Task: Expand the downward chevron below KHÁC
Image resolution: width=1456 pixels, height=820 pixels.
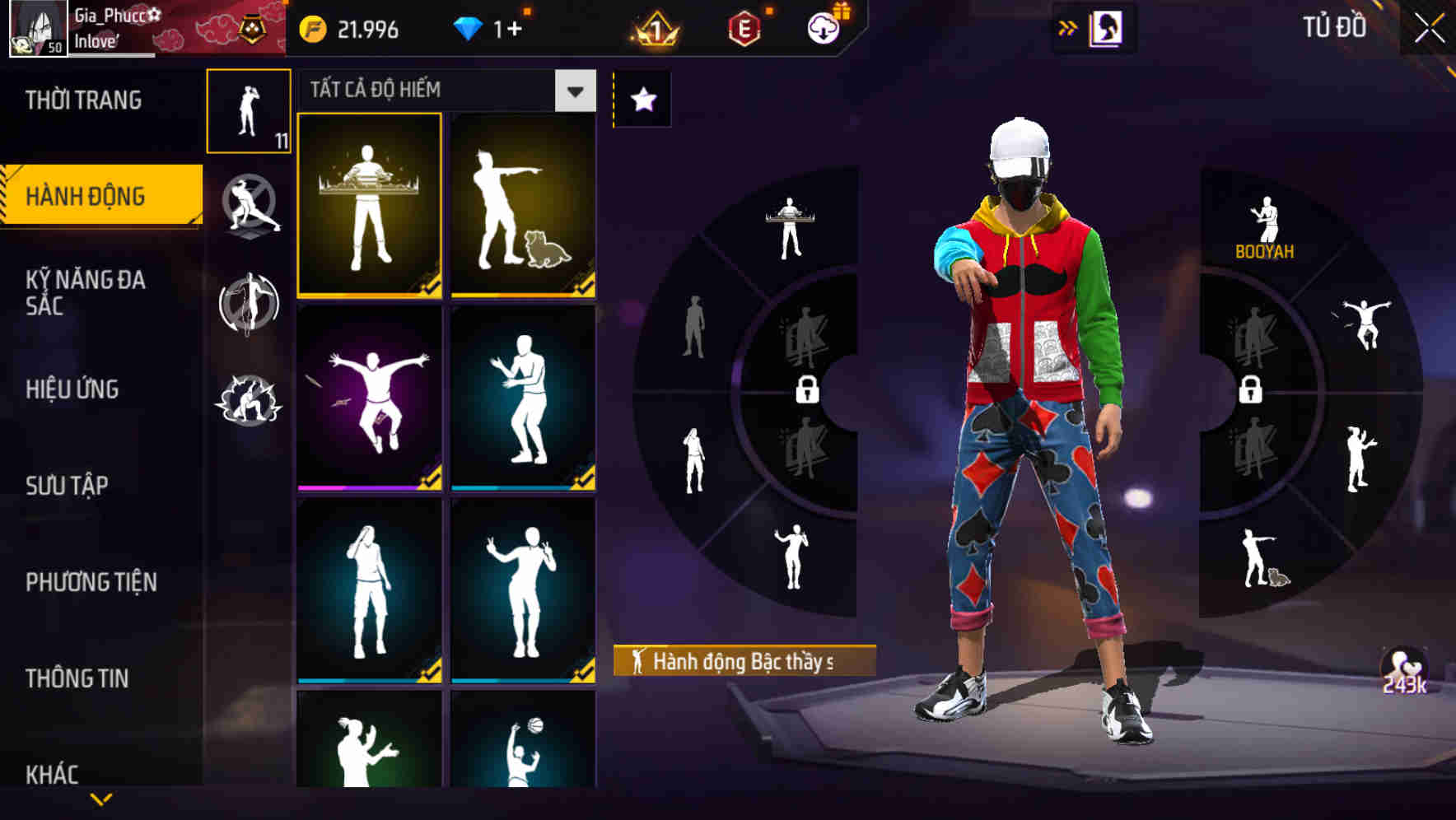Action: (x=101, y=799)
